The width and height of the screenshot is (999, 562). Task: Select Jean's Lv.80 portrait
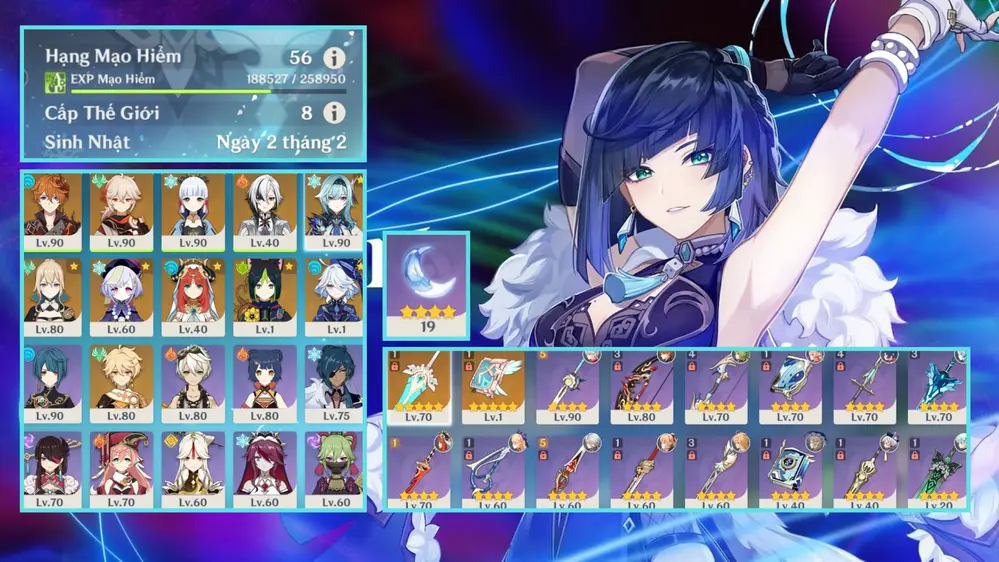[51, 297]
